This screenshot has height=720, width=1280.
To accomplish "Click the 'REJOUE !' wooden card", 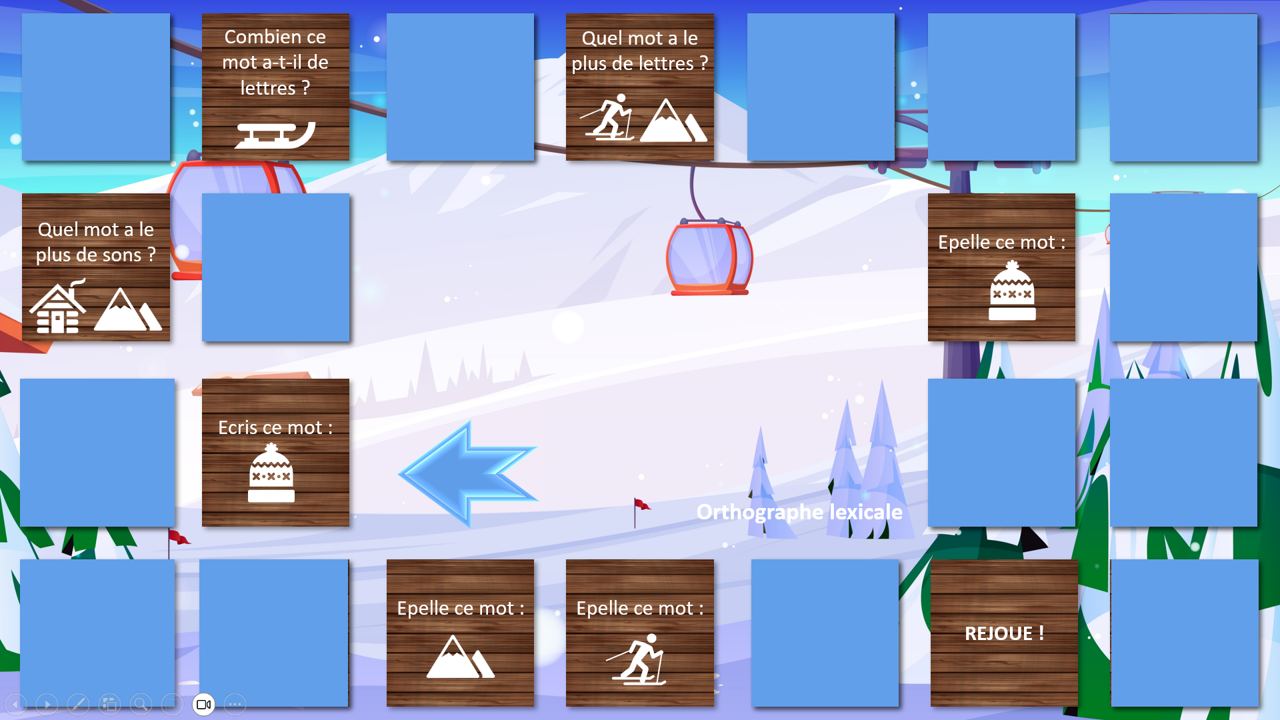I will 1002,633.
